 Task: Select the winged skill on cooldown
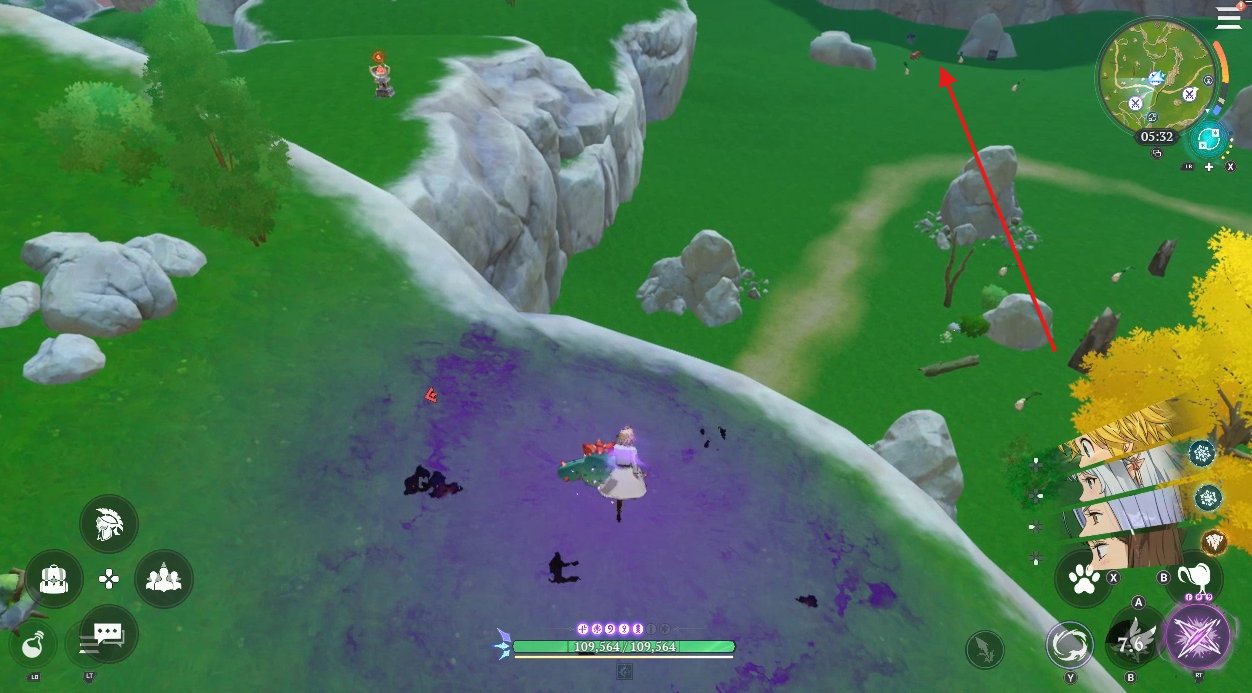[1135, 644]
